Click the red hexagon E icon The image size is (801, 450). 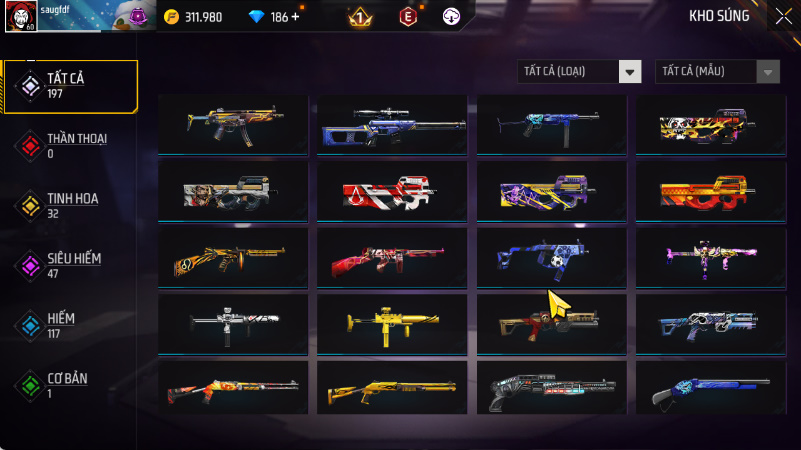coord(407,17)
